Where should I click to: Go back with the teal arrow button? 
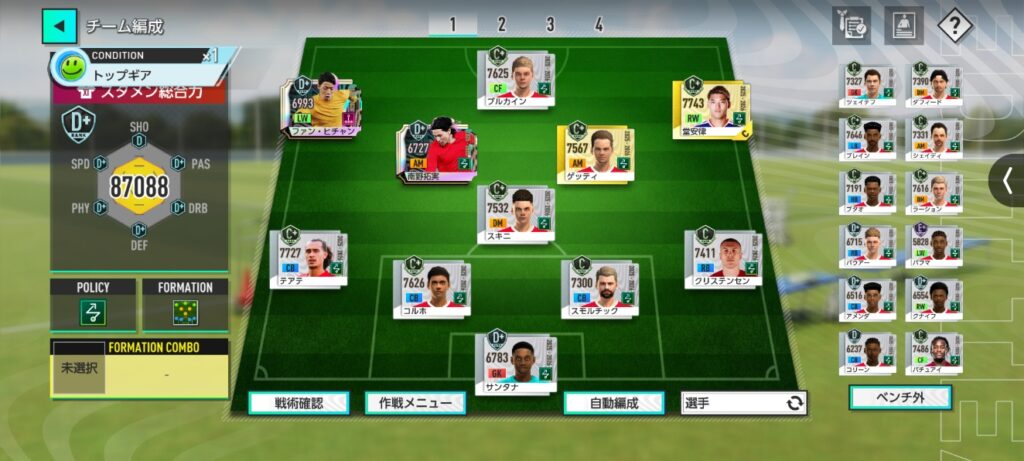[59, 25]
